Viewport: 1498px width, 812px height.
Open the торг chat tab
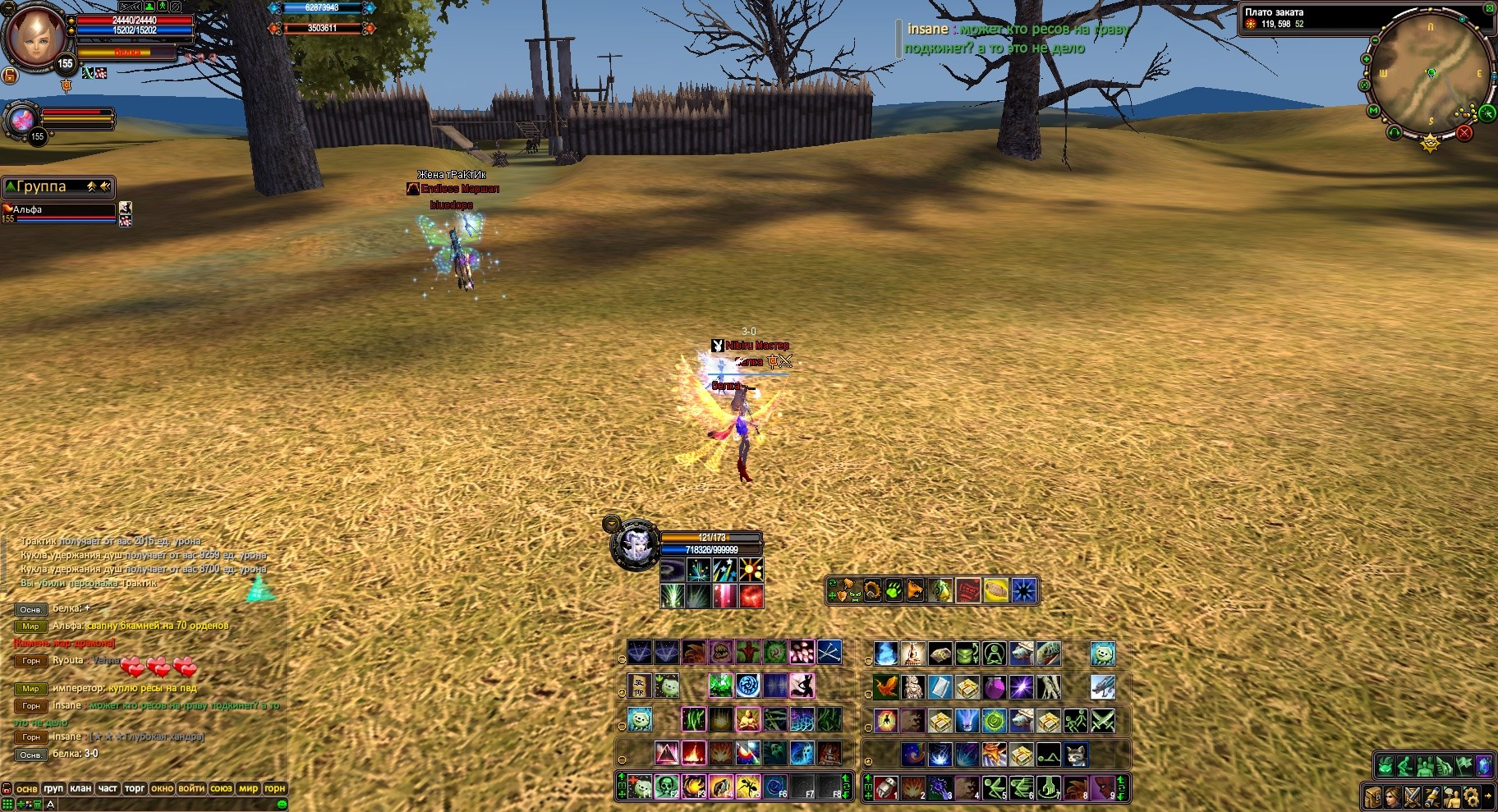click(x=135, y=788)
